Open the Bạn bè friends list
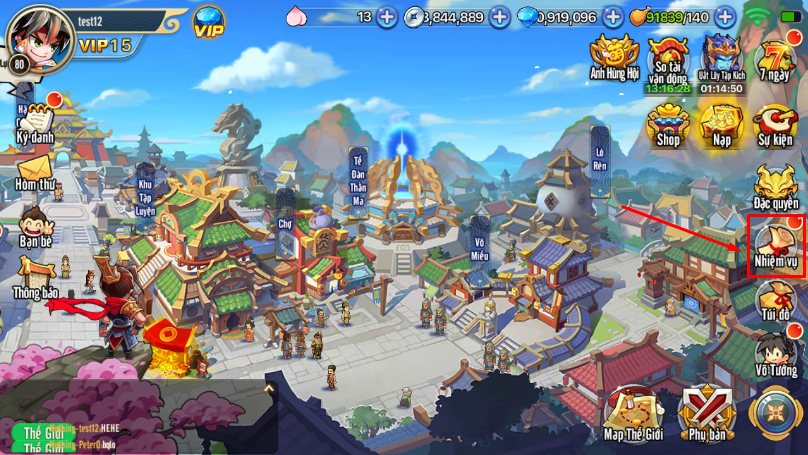The image size is (808, 455). 35,227
